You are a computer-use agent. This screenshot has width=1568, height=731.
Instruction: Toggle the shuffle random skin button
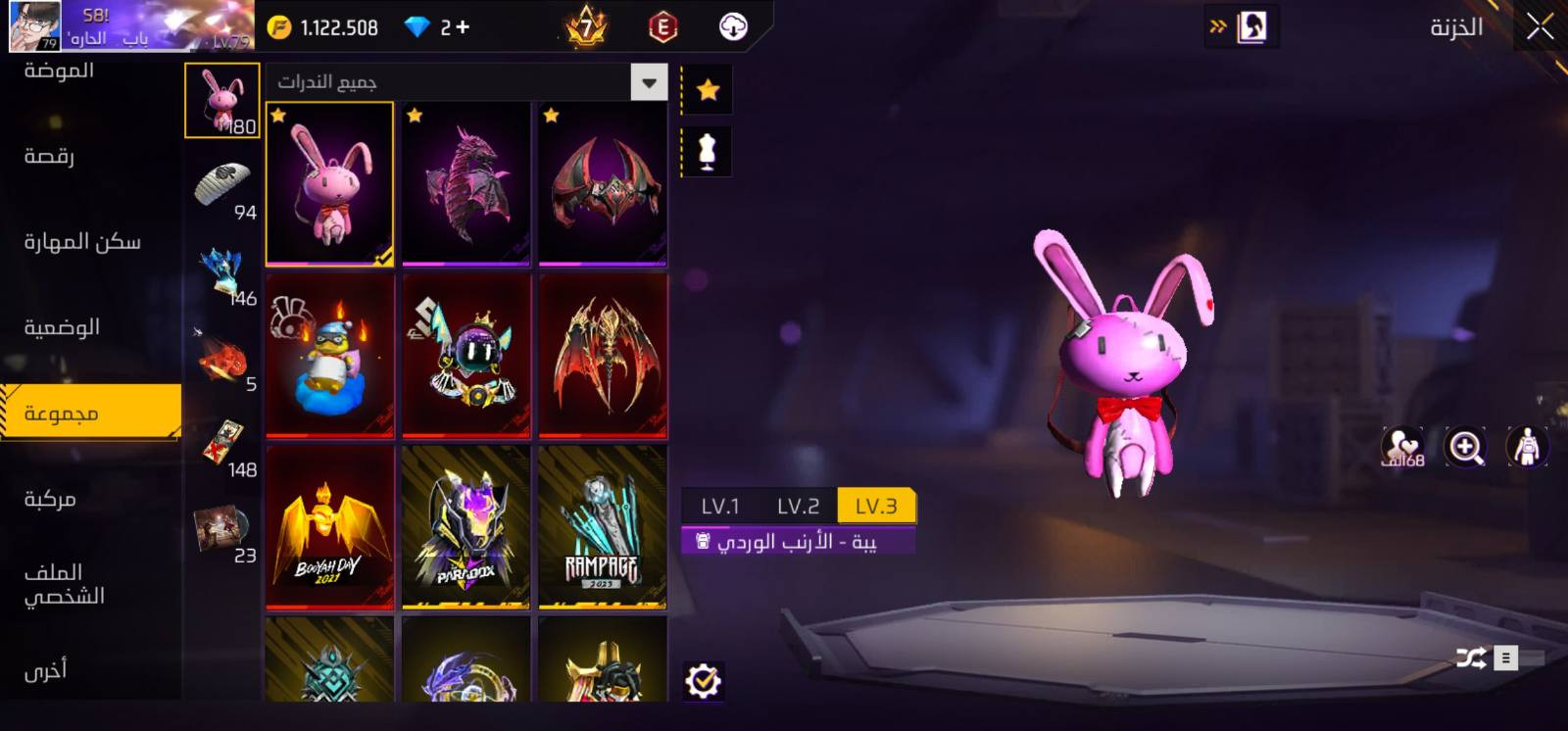tap(1470, 658)
